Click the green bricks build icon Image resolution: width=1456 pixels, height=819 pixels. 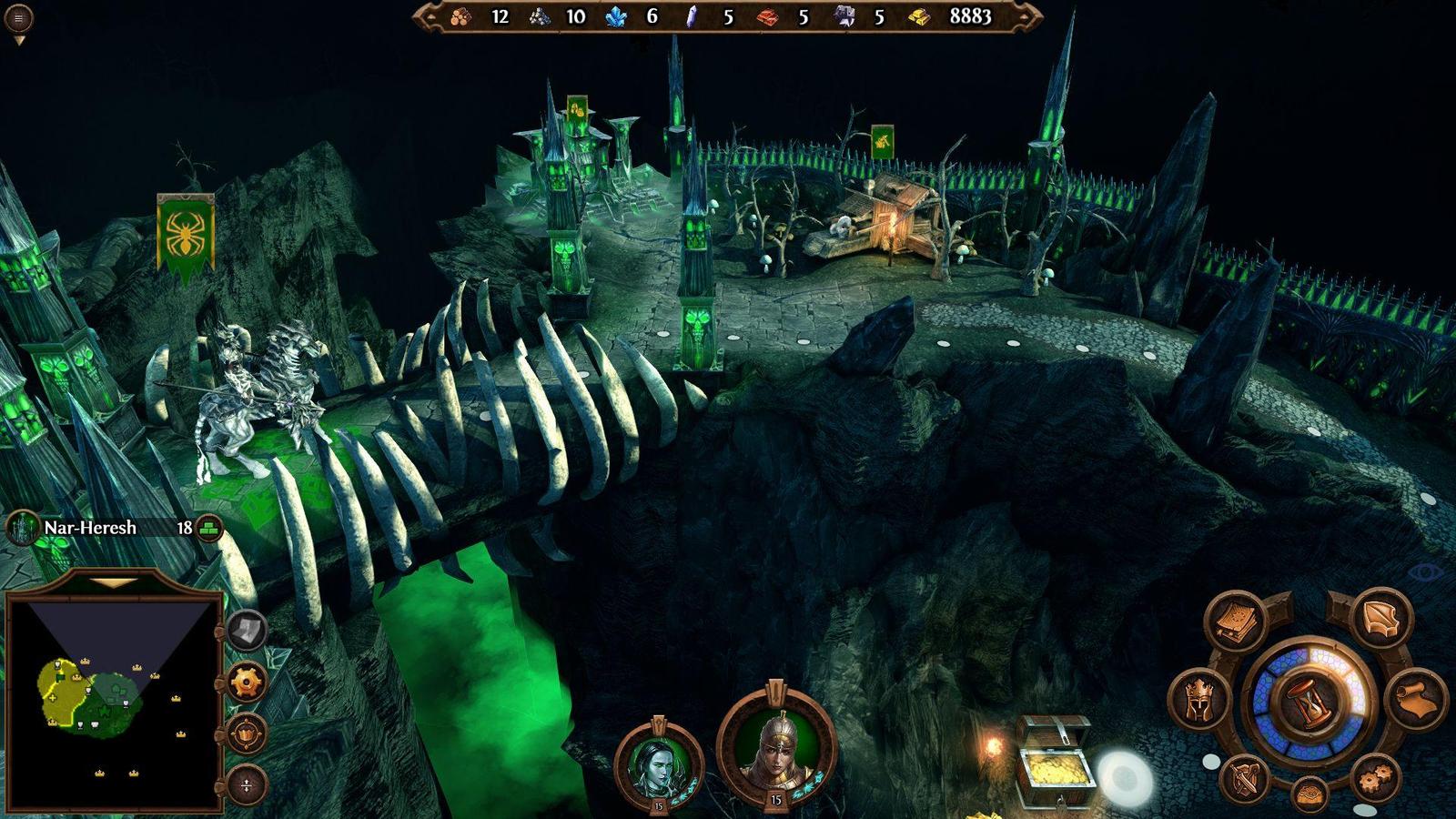(x=210, y=528)
